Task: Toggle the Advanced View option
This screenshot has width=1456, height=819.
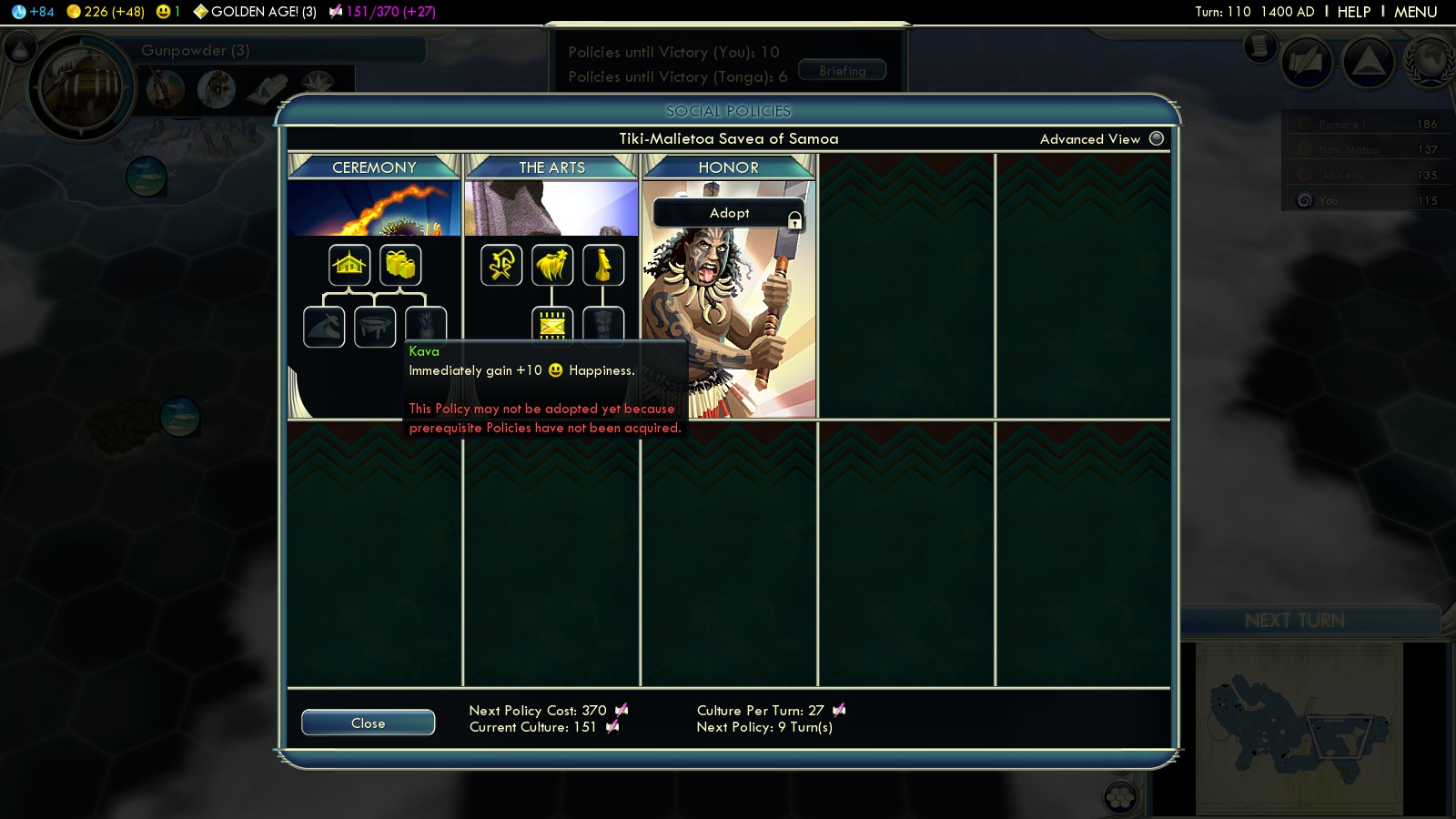Action: (1157, 138)
